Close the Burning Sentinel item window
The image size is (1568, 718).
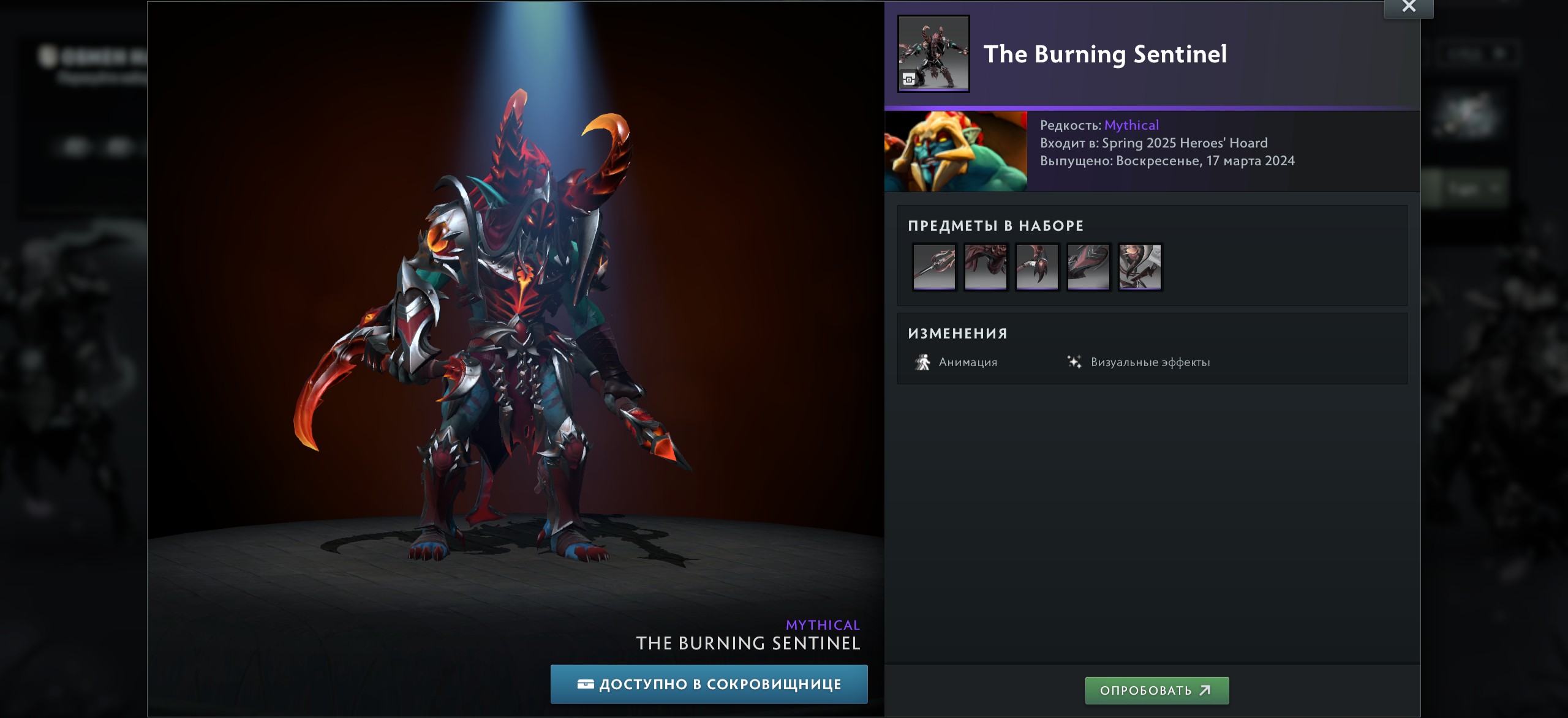click(x=1409, y=7)
